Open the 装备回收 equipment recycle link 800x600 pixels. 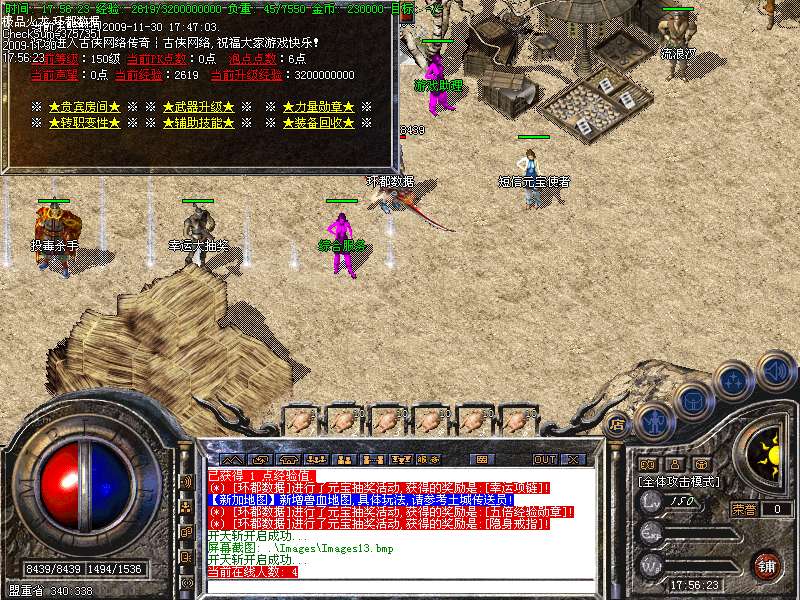318,123
